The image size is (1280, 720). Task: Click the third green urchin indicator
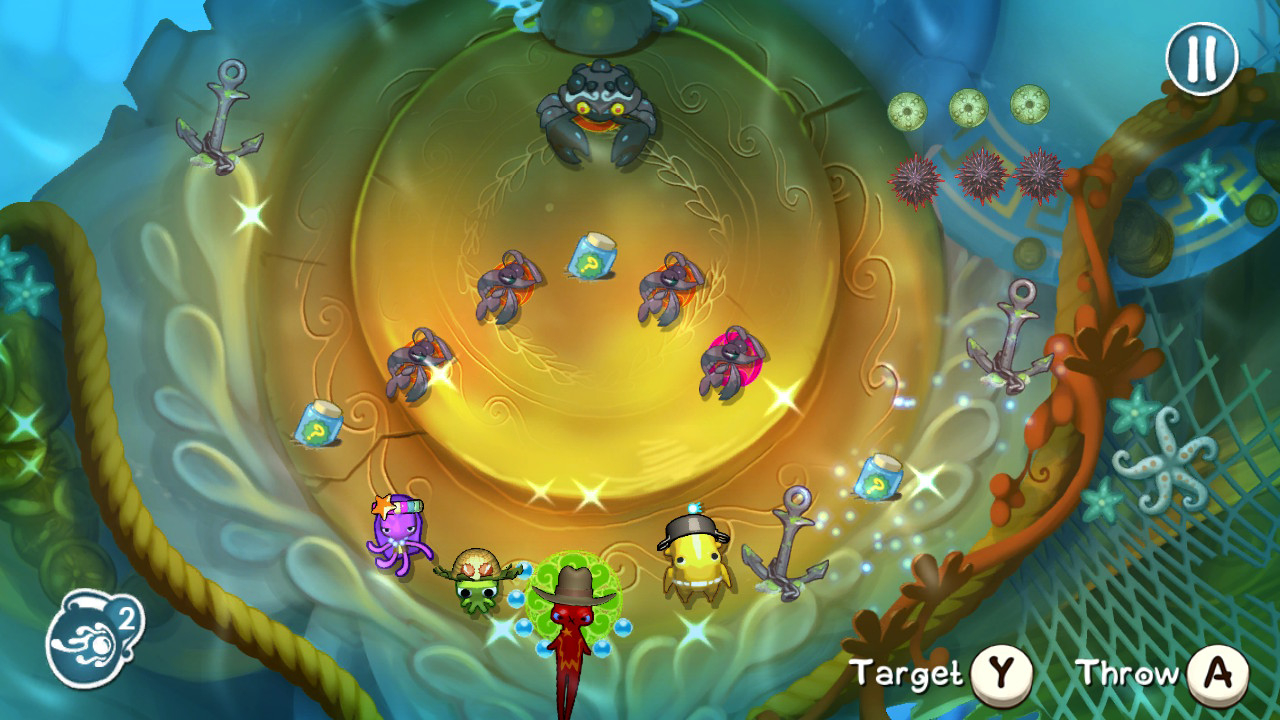click(x=1029, y=105)
